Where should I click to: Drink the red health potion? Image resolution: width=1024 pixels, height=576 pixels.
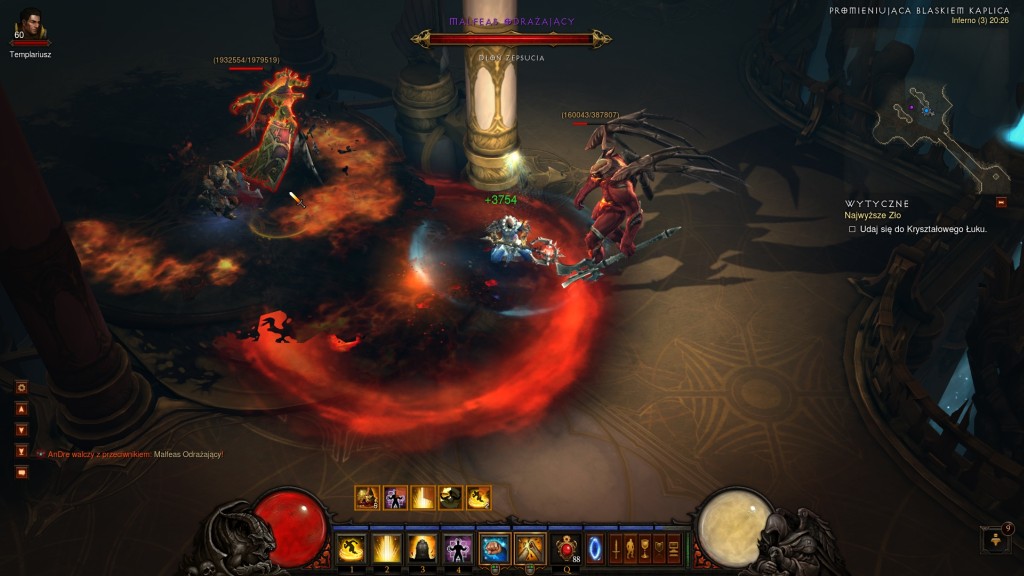[567, 548]
